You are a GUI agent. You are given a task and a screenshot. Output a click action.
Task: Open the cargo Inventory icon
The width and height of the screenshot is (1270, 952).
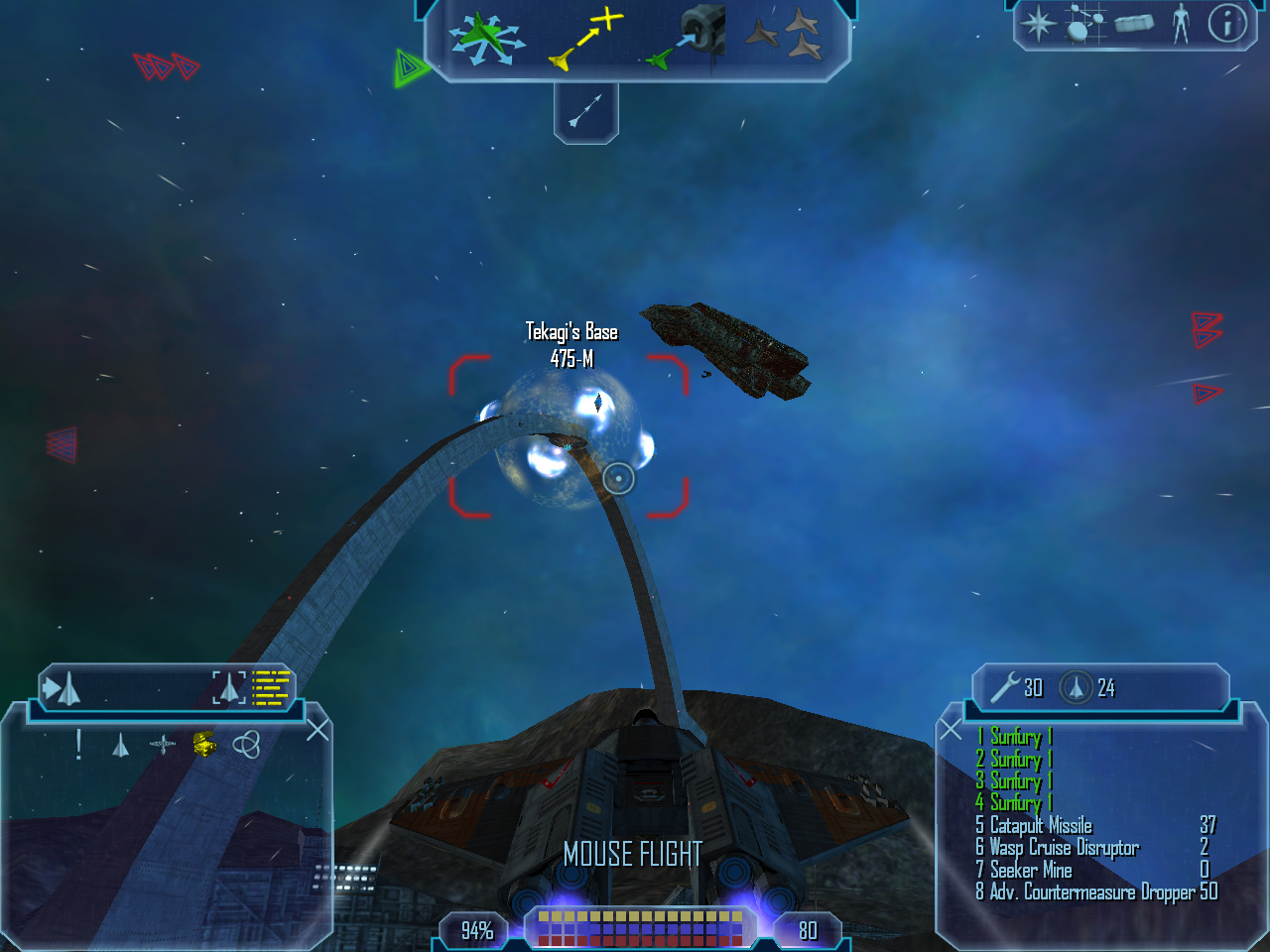(x=1134, y=23)
